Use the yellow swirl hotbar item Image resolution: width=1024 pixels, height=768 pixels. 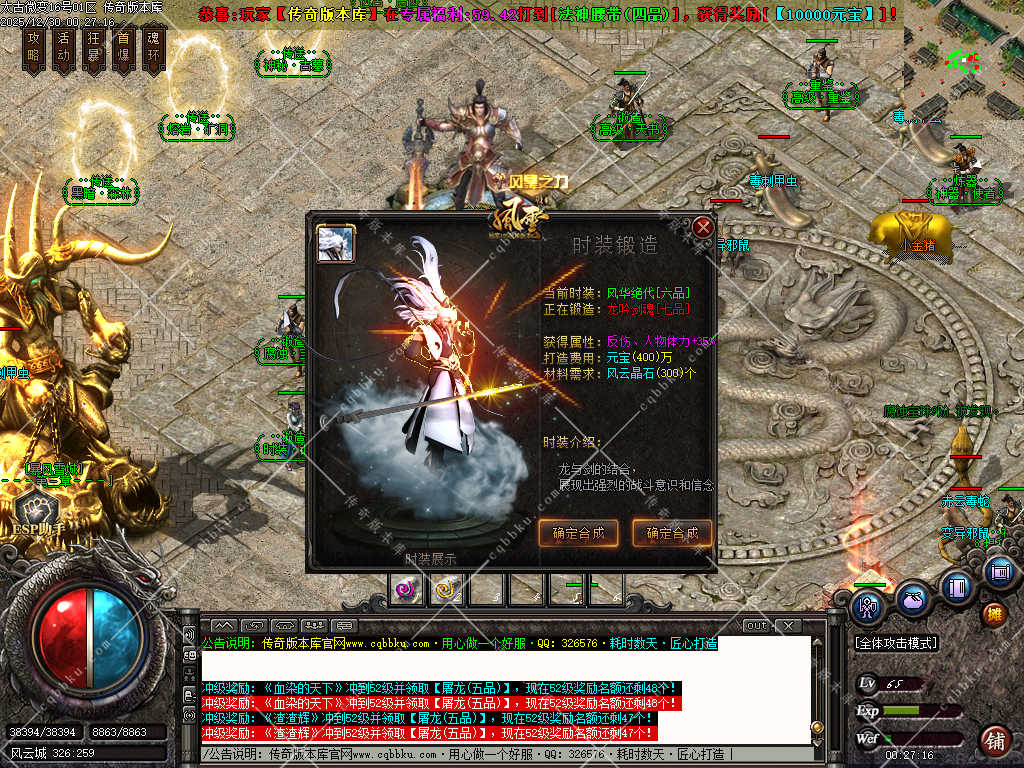click(444, 589)
